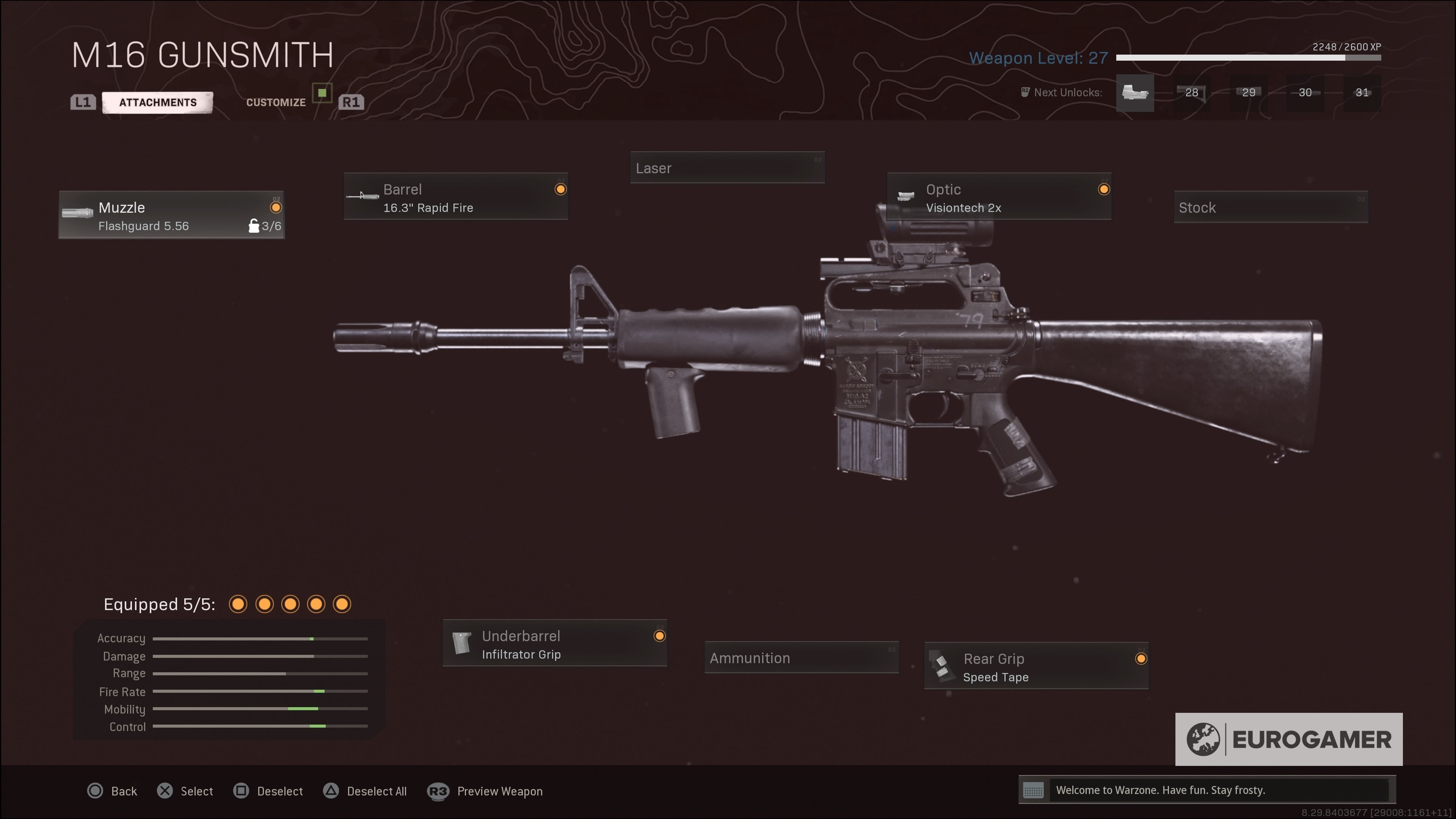Click Preview Weapon in the bottom bar
This screenshot has height=819, width=1456.
tap(500, 791)
